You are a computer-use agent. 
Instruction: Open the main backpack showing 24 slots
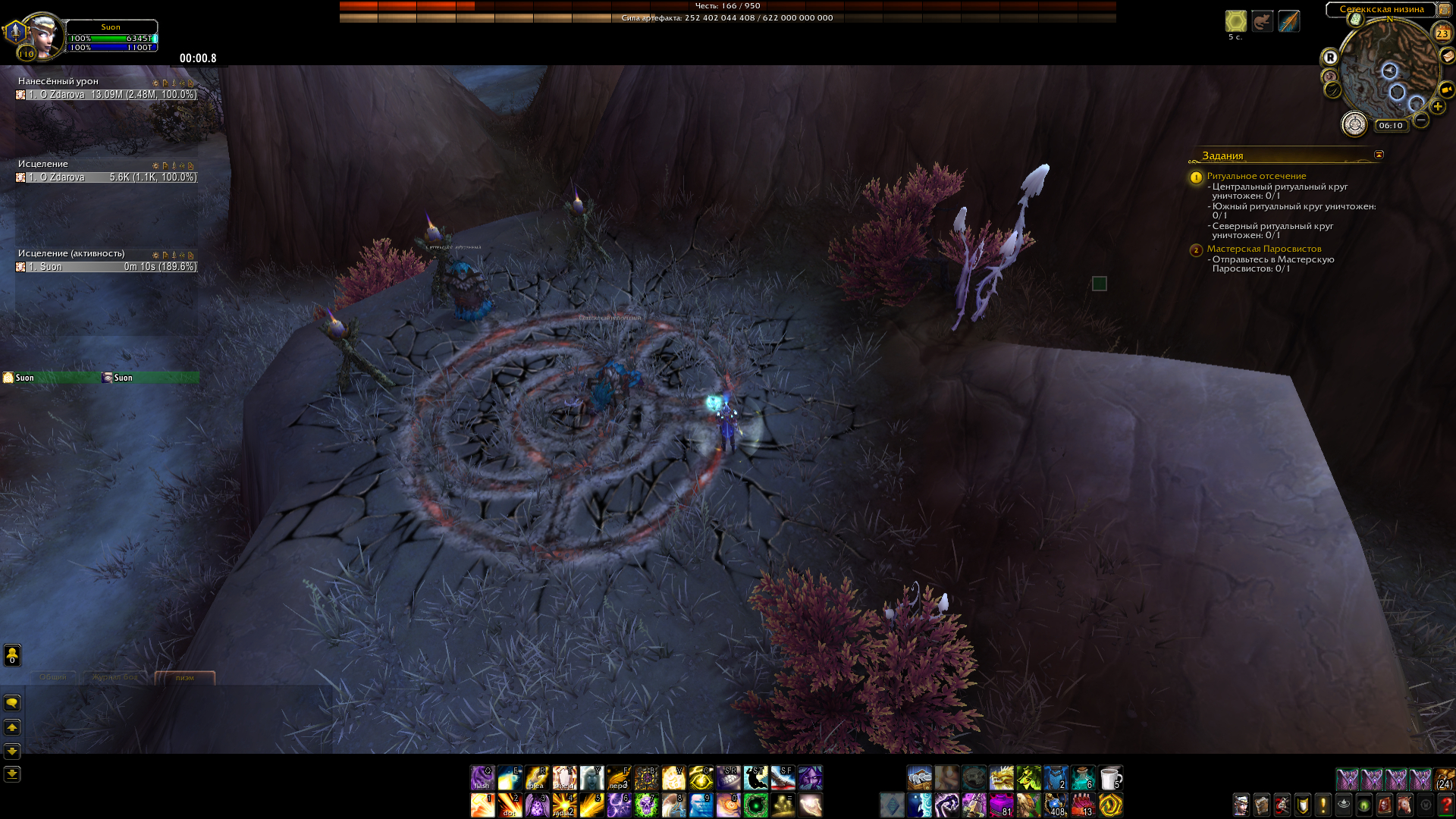point(1444,779)
